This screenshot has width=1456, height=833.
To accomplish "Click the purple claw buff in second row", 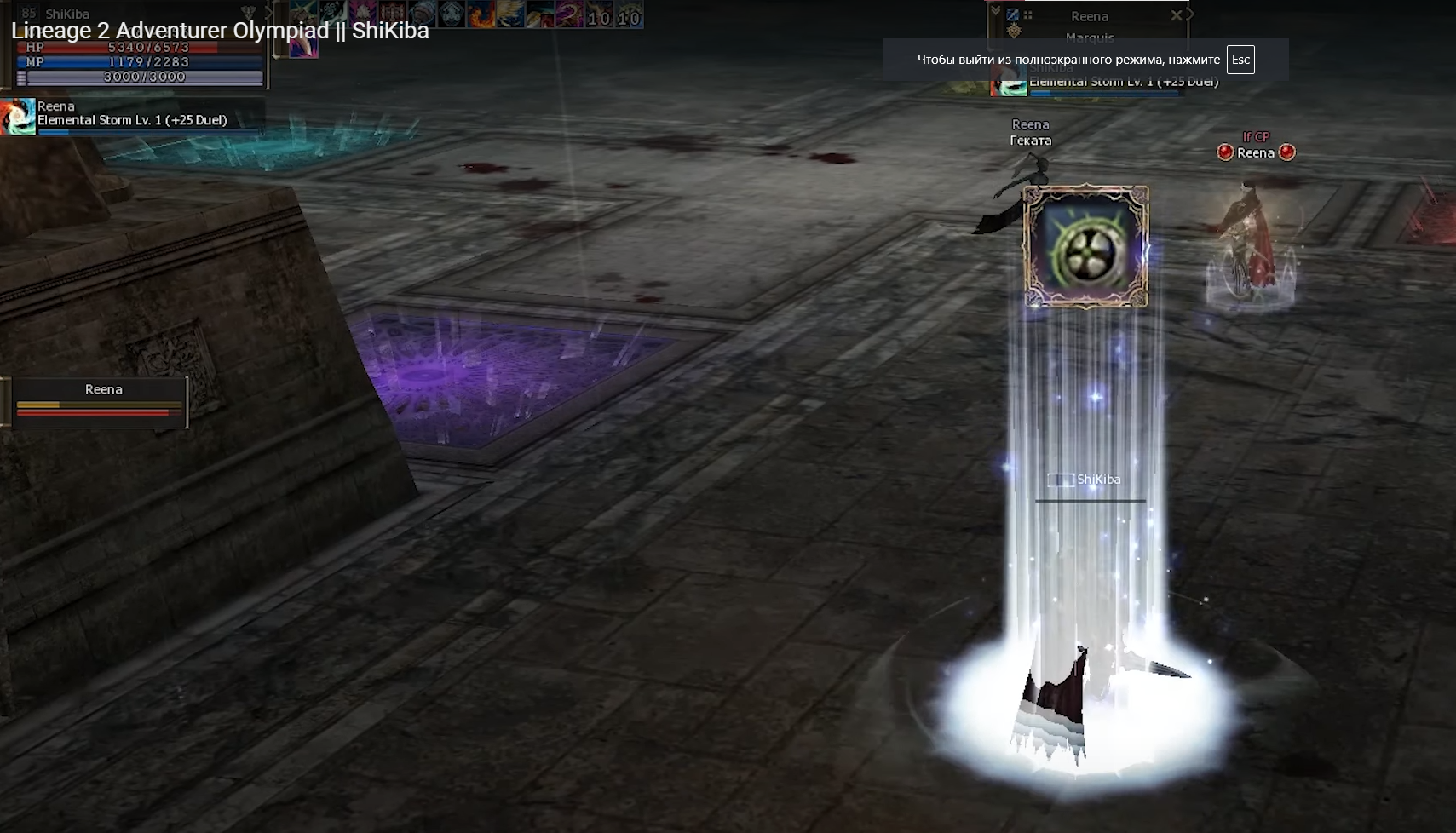I will pos(303,48).
